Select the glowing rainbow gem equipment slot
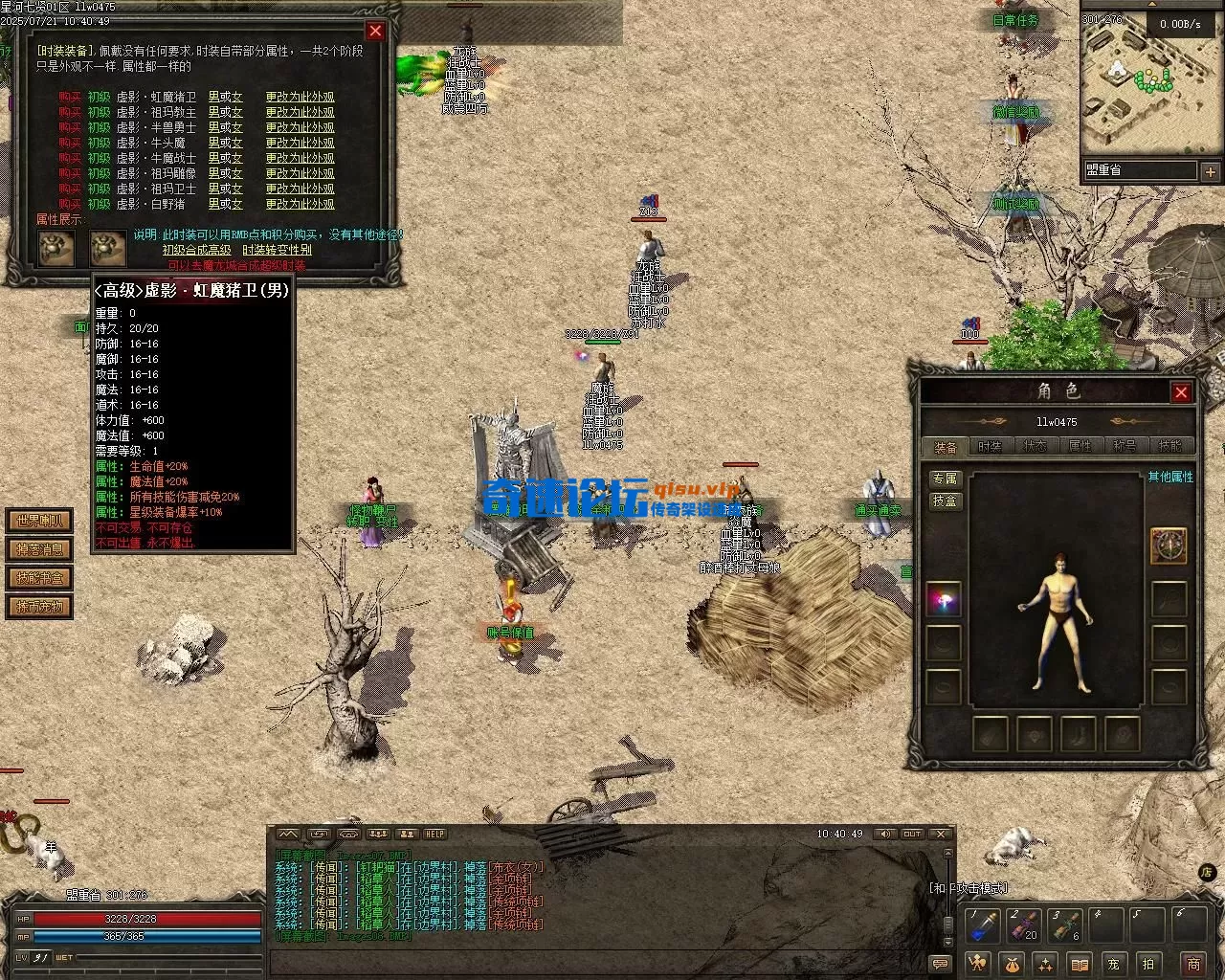 tap(944, 600)
